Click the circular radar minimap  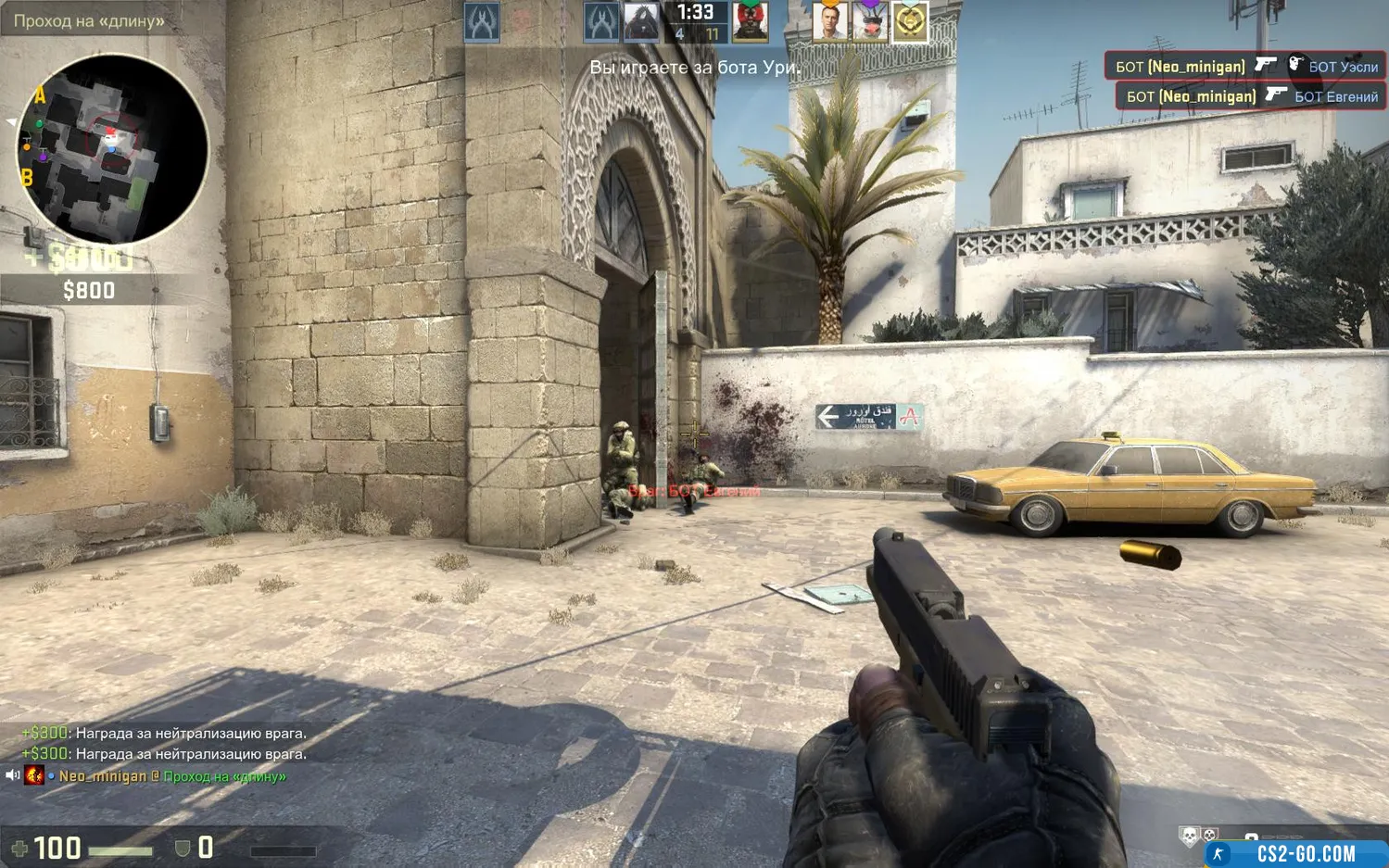(x=111, y=148)
